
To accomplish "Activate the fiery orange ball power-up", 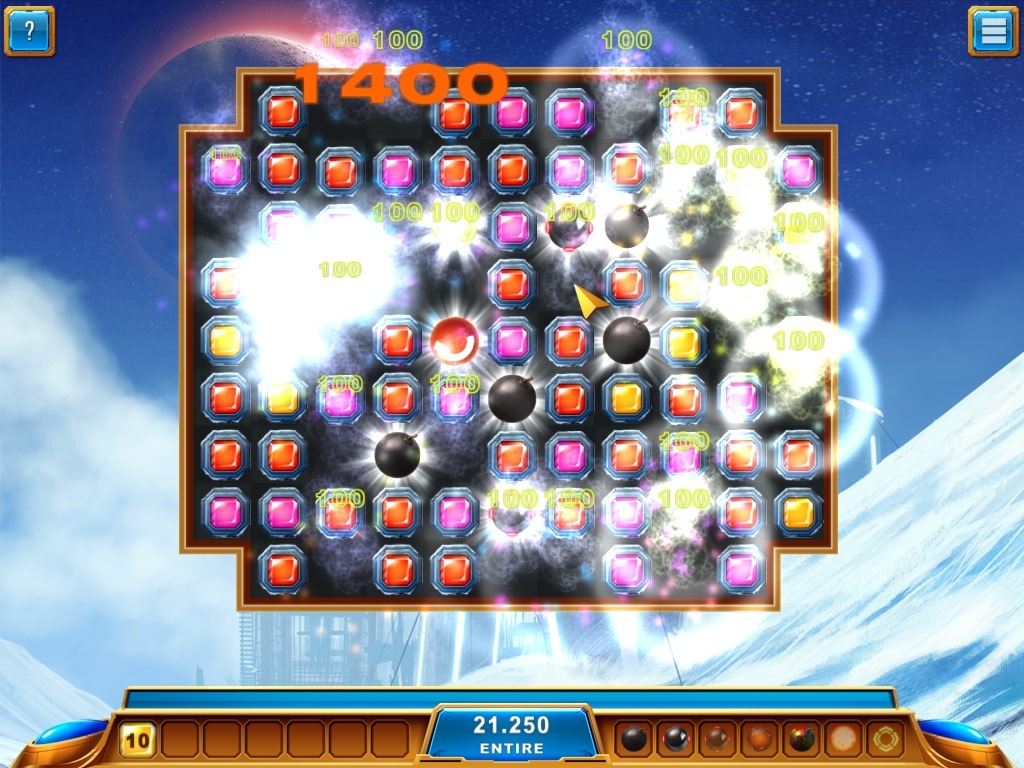I will (760, 739).
